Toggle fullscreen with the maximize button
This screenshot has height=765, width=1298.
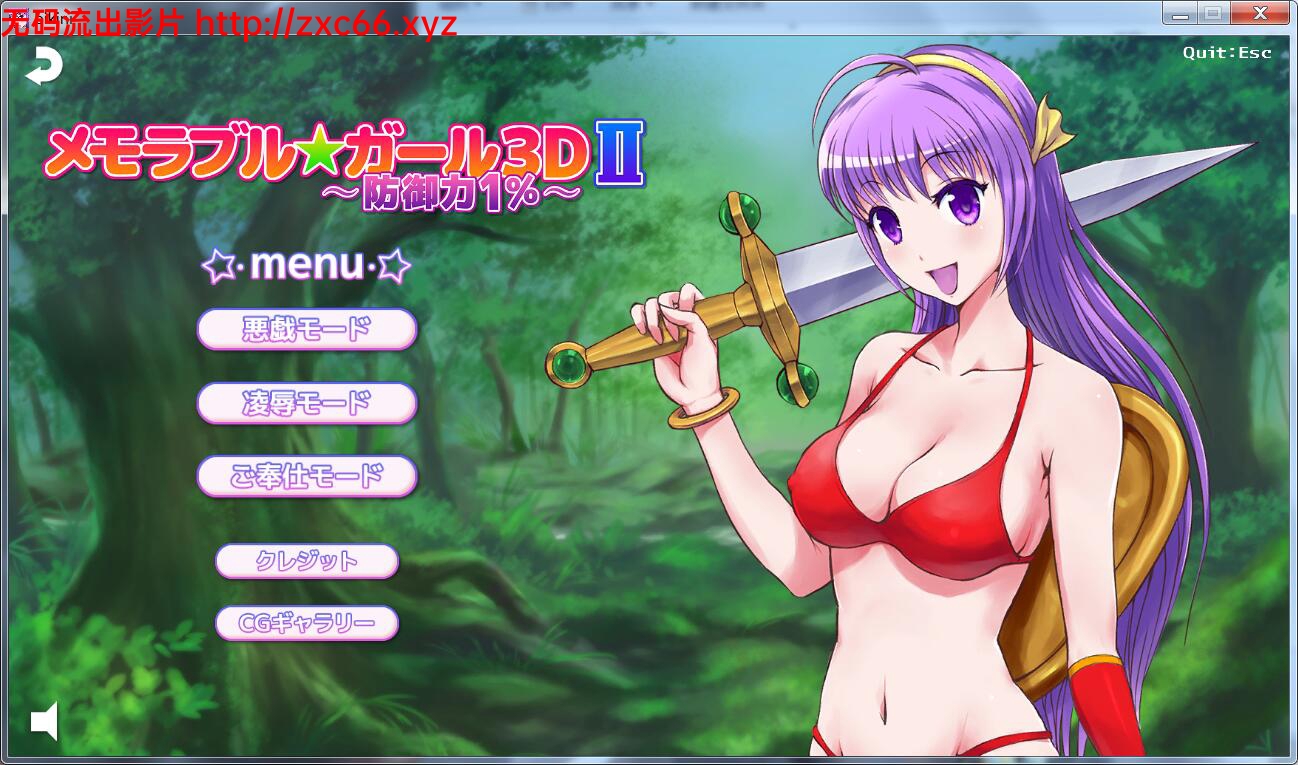[1211, 13]
